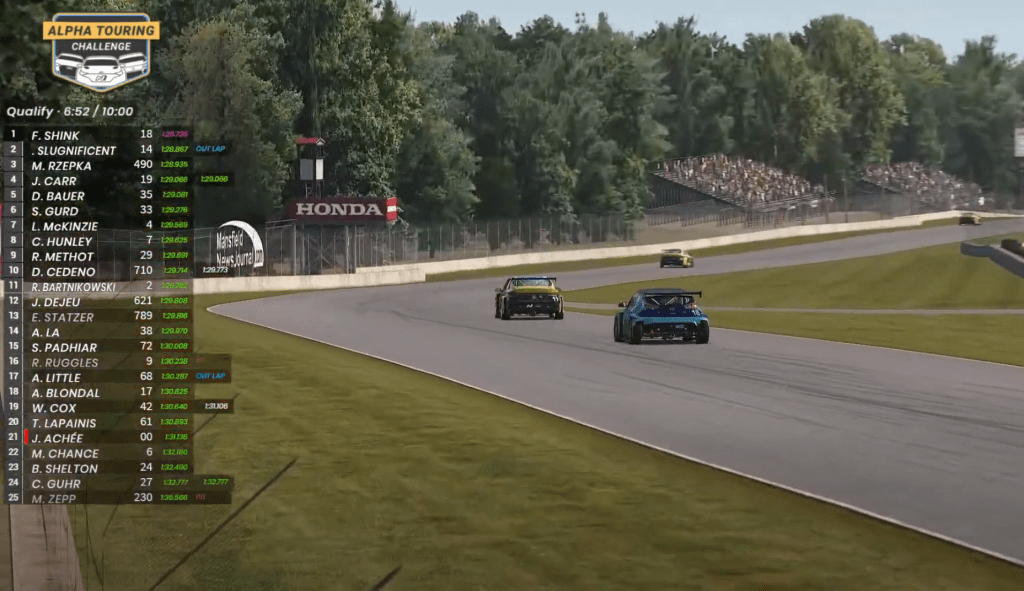Choose B. Shelton's standings entry
1024x591 pixels.
[65, 468]
